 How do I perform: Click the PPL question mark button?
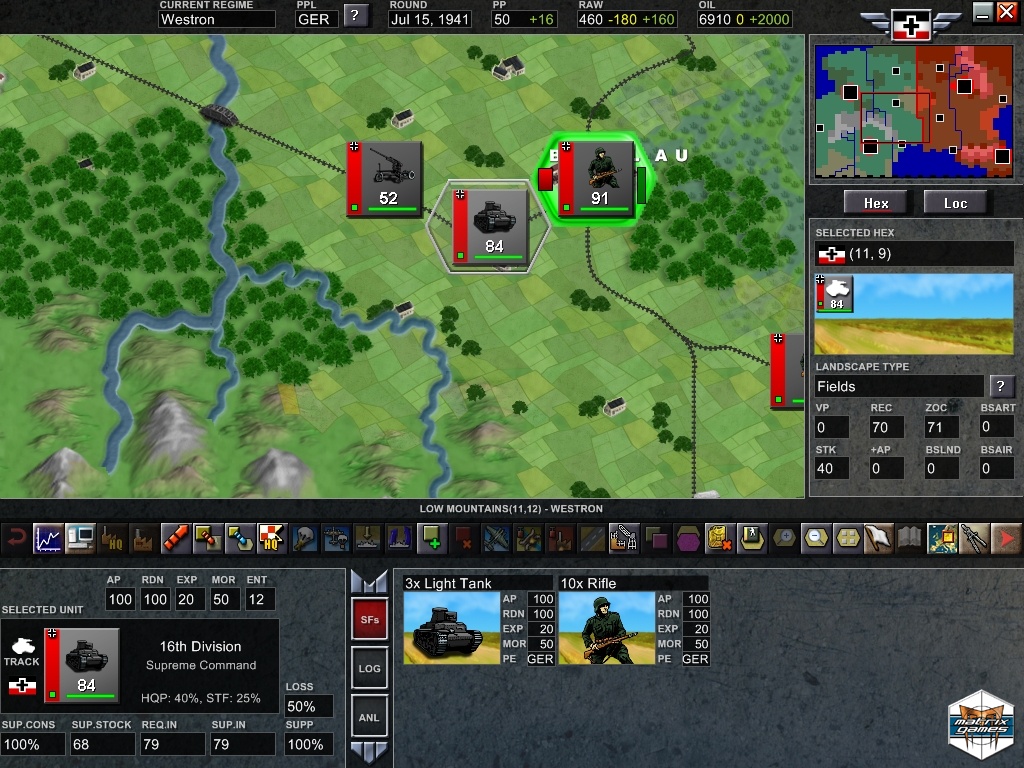[355, 15]
